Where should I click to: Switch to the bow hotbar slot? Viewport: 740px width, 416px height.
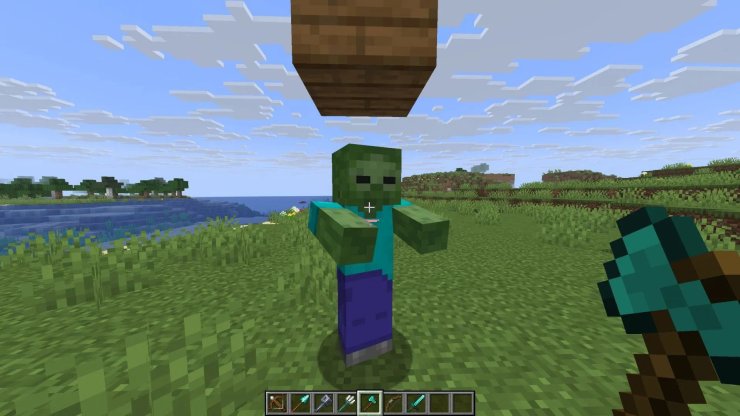pos(392,402)
